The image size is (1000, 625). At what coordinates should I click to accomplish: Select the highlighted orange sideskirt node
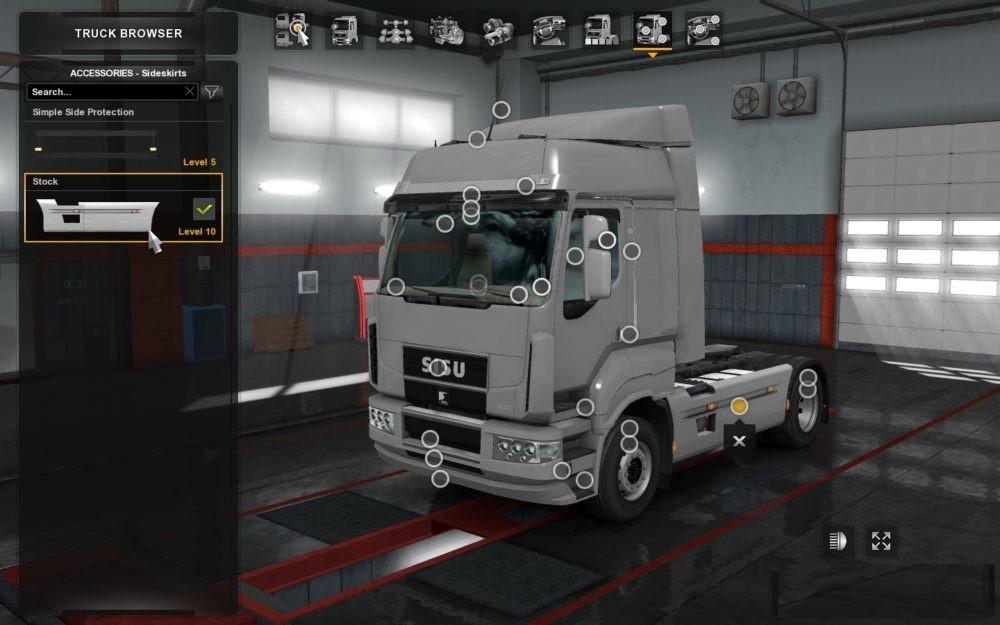(x=739, y=406)
